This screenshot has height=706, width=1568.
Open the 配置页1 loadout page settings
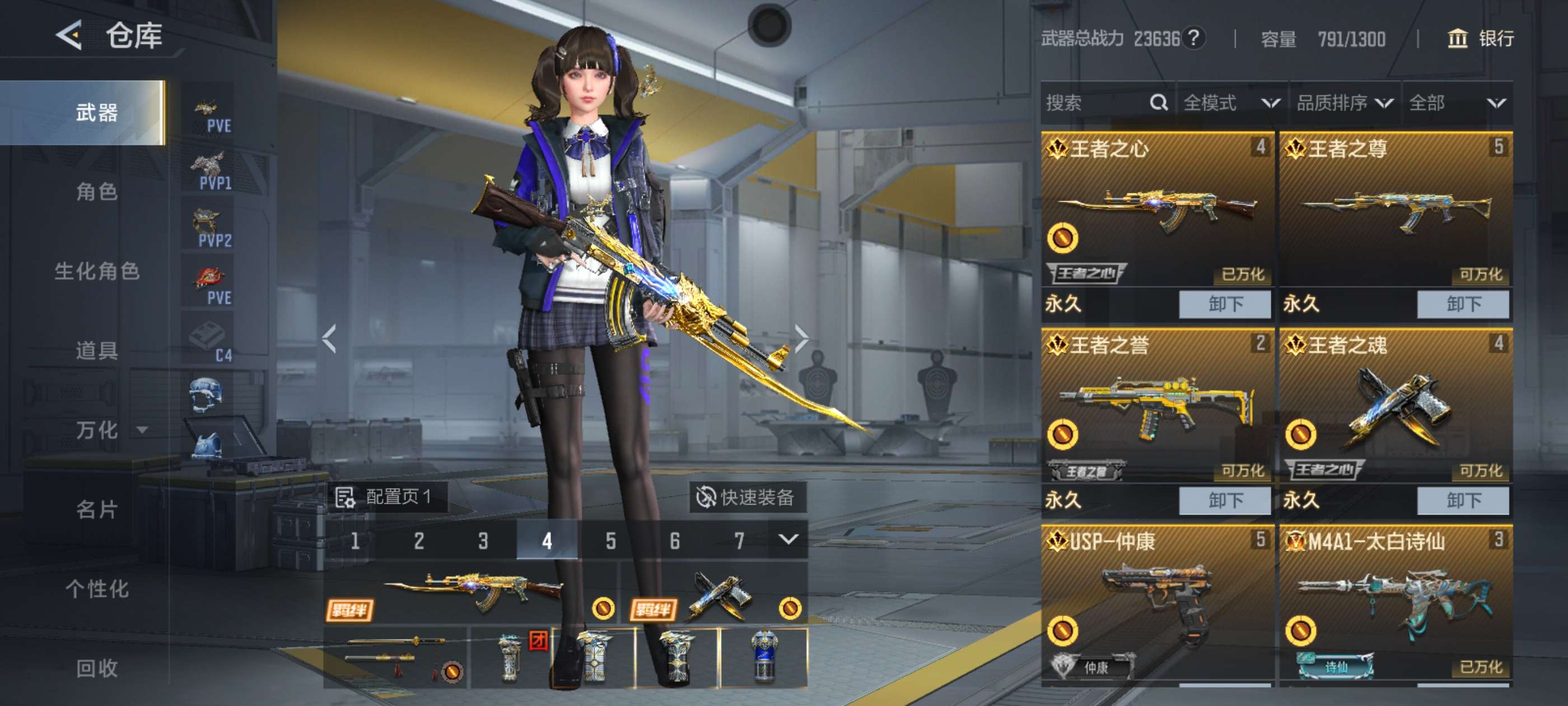[x=385, y=497]
